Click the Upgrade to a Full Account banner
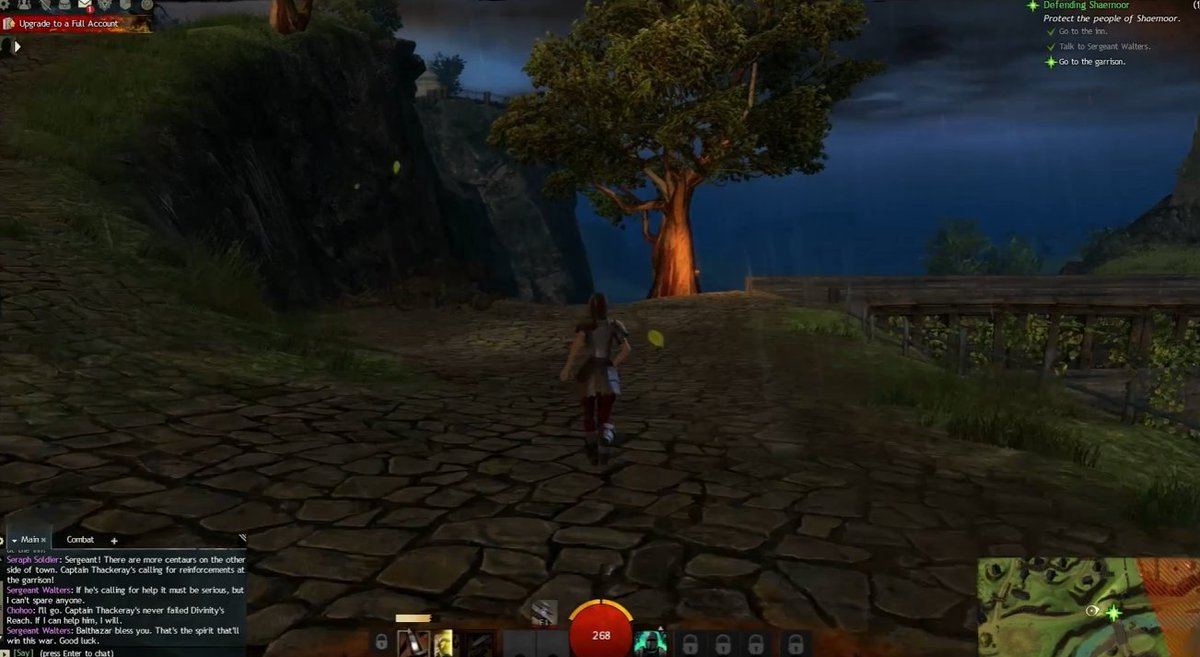 pyautogui.click(x=68, y=23)
